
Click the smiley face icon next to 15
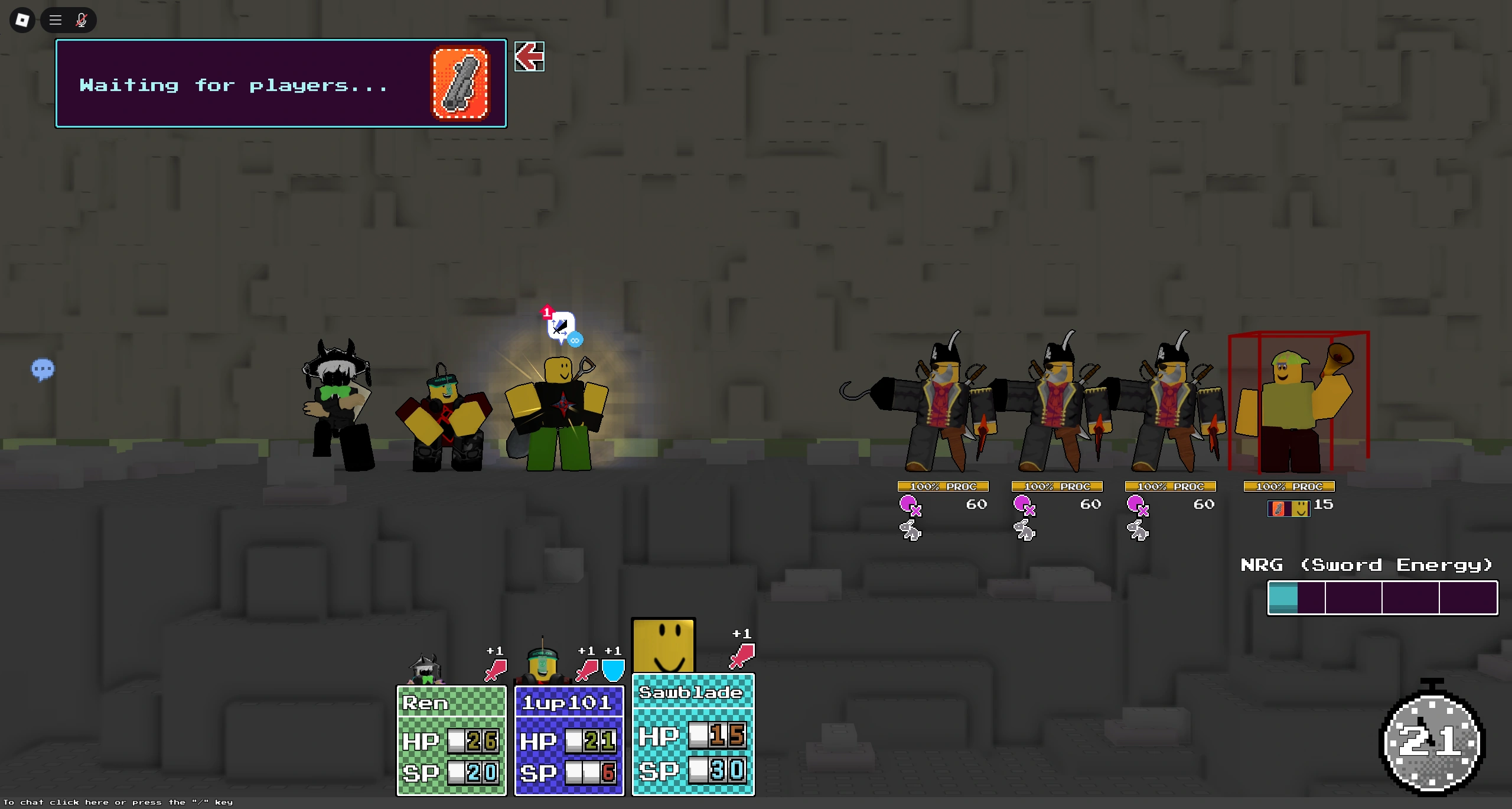(1301, 507)
